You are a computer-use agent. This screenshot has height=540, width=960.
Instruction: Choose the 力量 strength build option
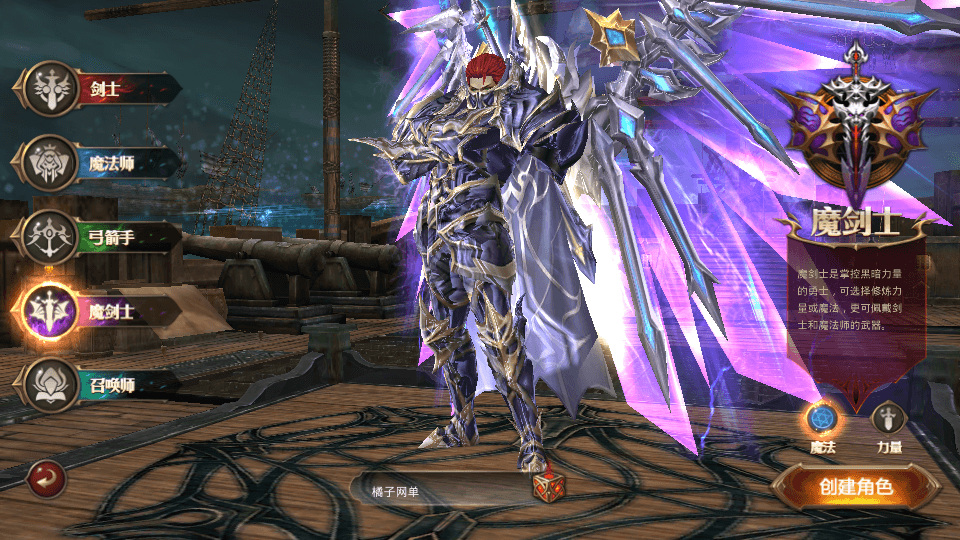889,419
